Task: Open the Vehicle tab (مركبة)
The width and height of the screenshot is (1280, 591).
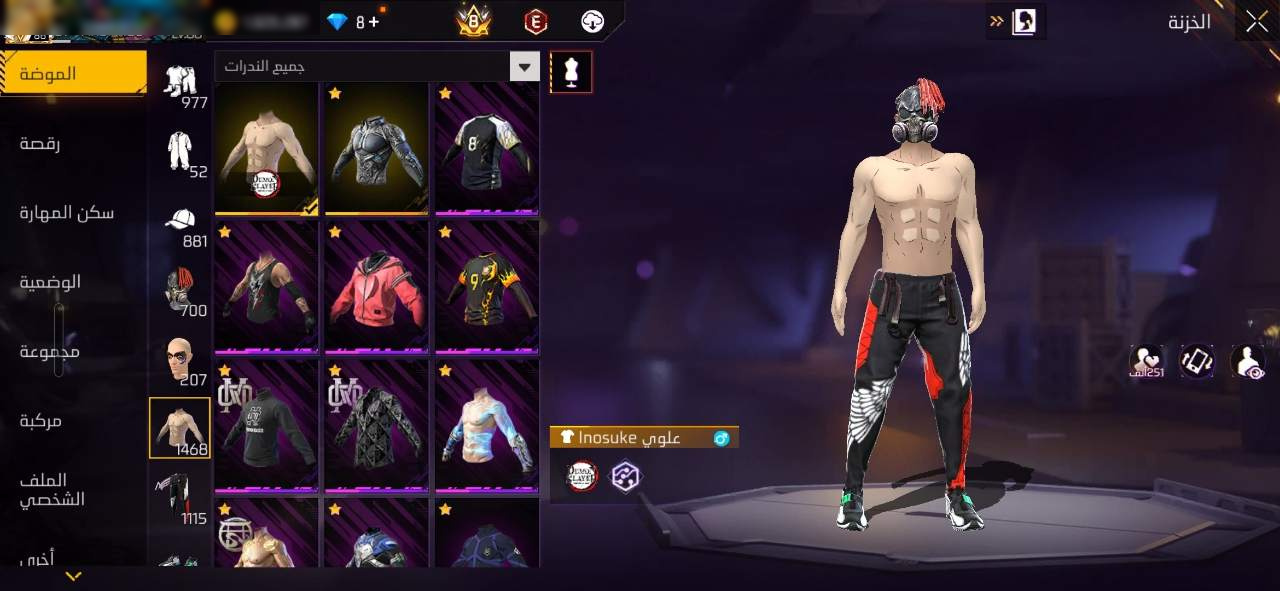Action: pos(40,420)
